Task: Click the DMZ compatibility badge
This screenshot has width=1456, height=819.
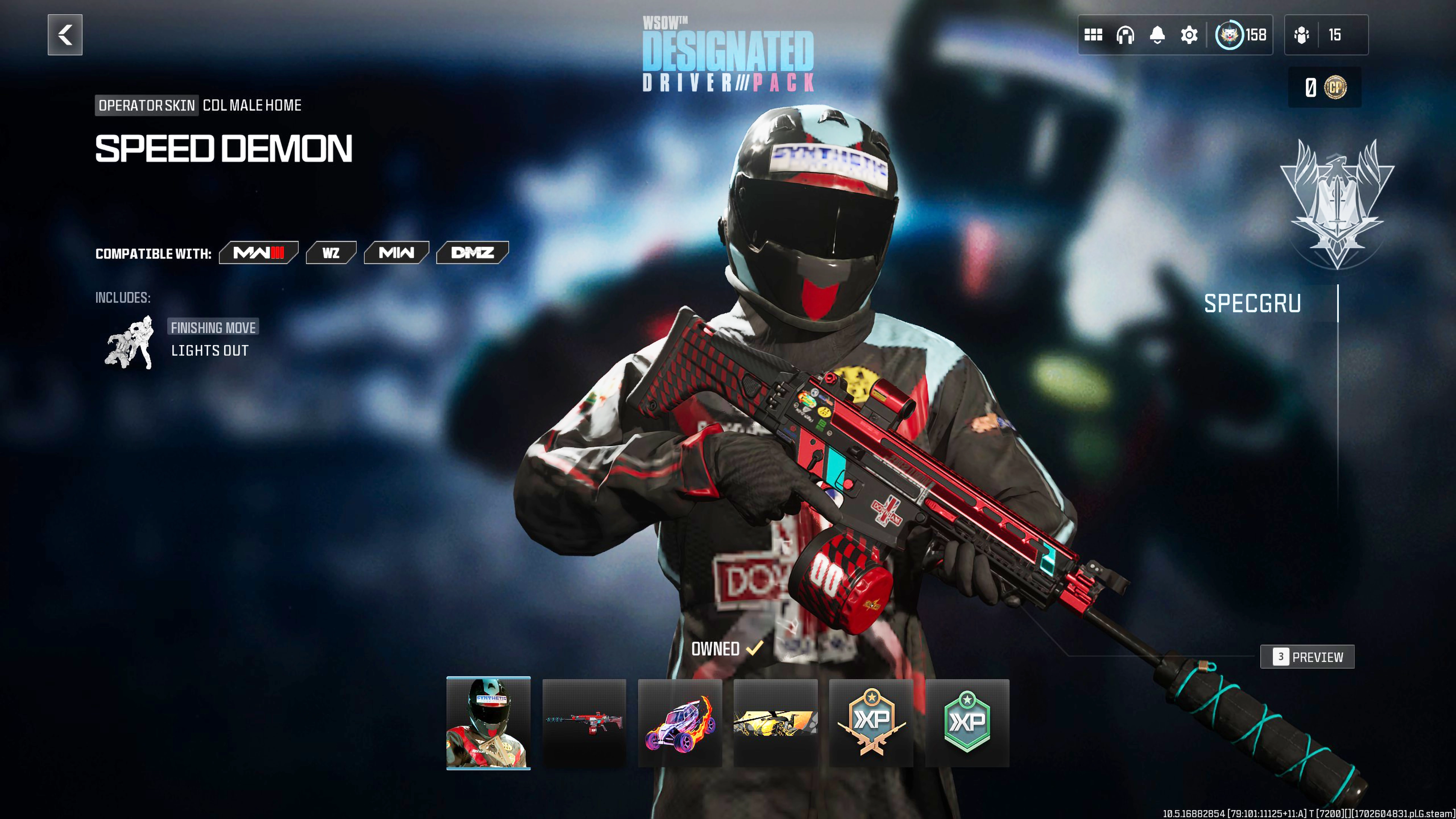Action: coord(472,253)
